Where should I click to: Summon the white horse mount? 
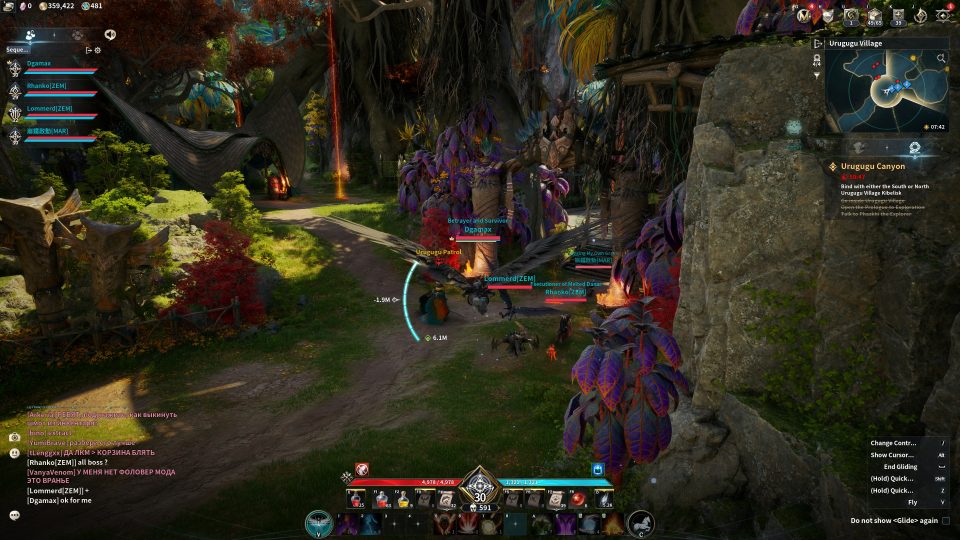point(640,522)
